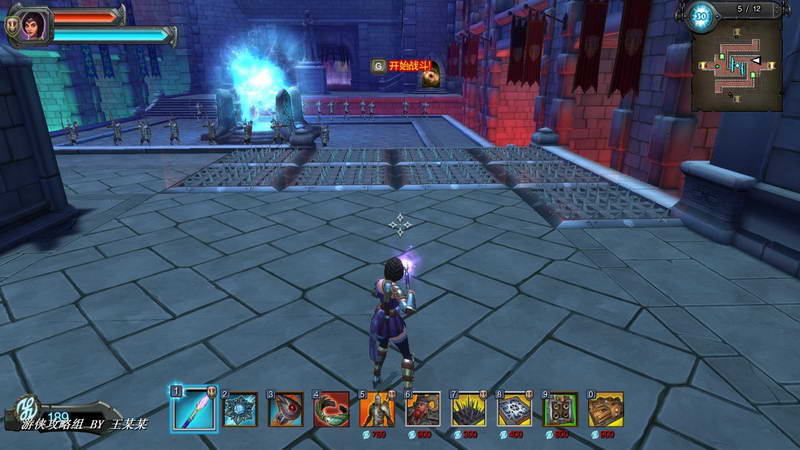
Task: Pick the green claw item in slot 4
Action: click(332, 409)
